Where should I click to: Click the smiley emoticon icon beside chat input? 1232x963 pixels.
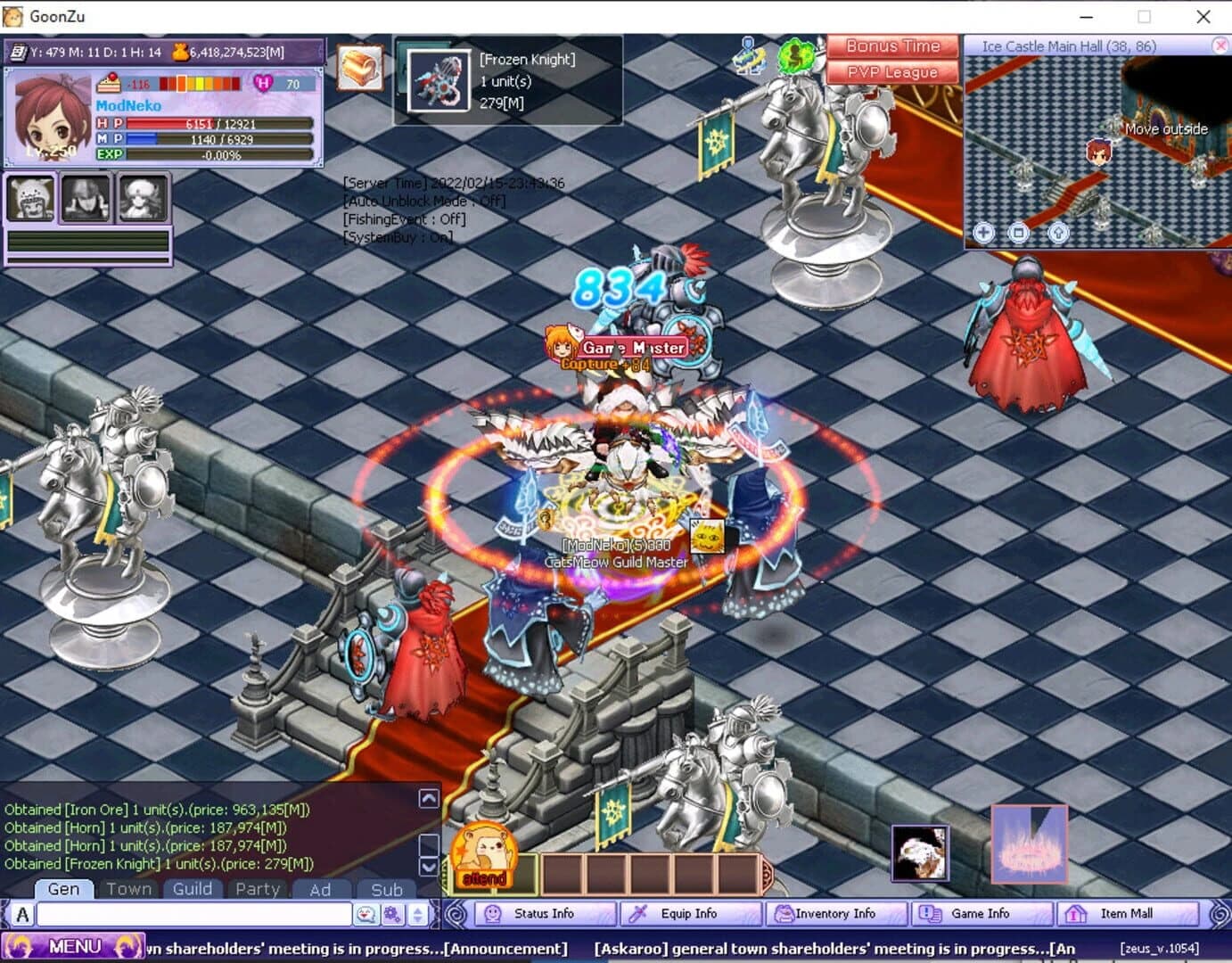coord(366,913)
